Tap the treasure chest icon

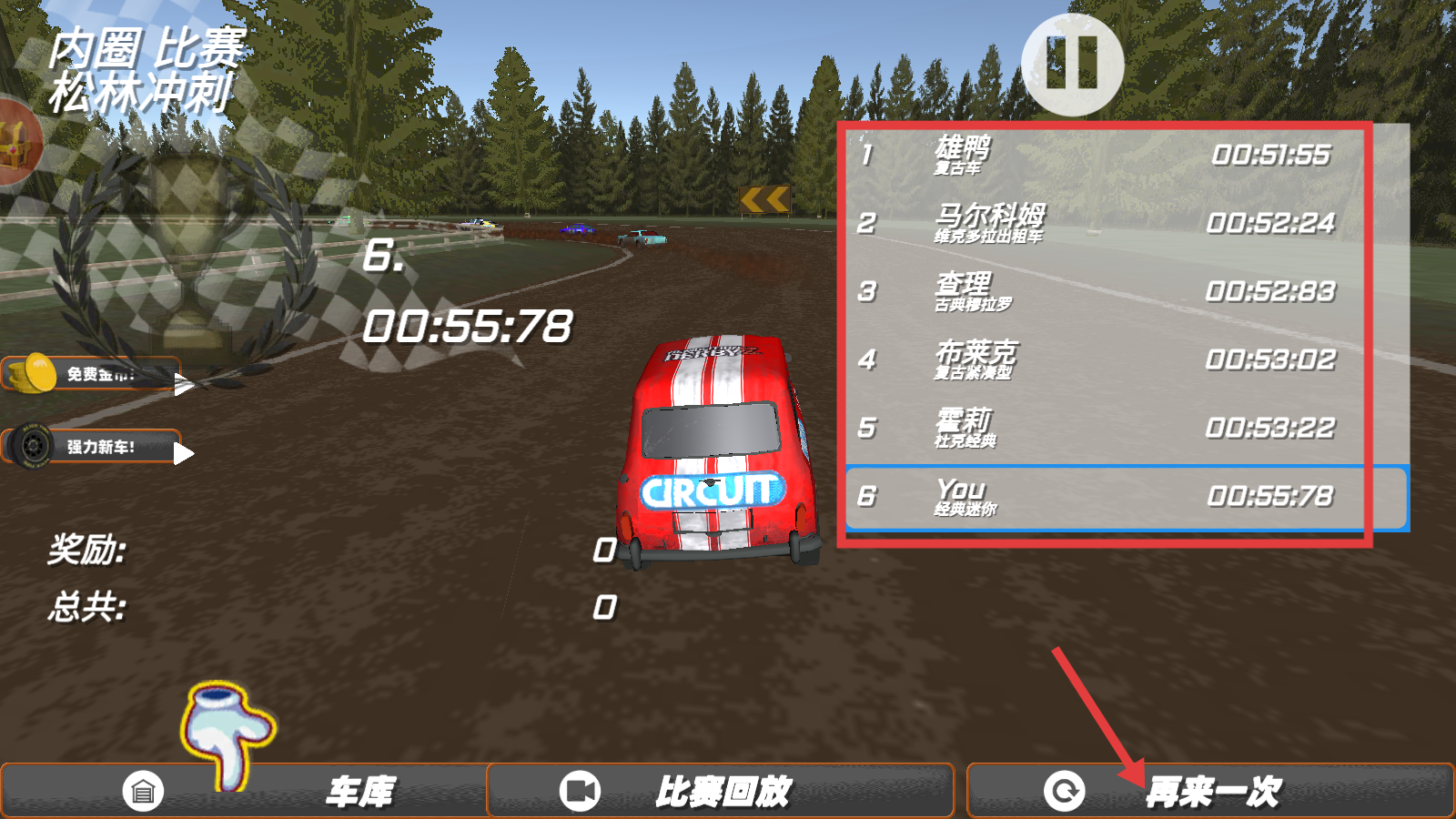16,141
